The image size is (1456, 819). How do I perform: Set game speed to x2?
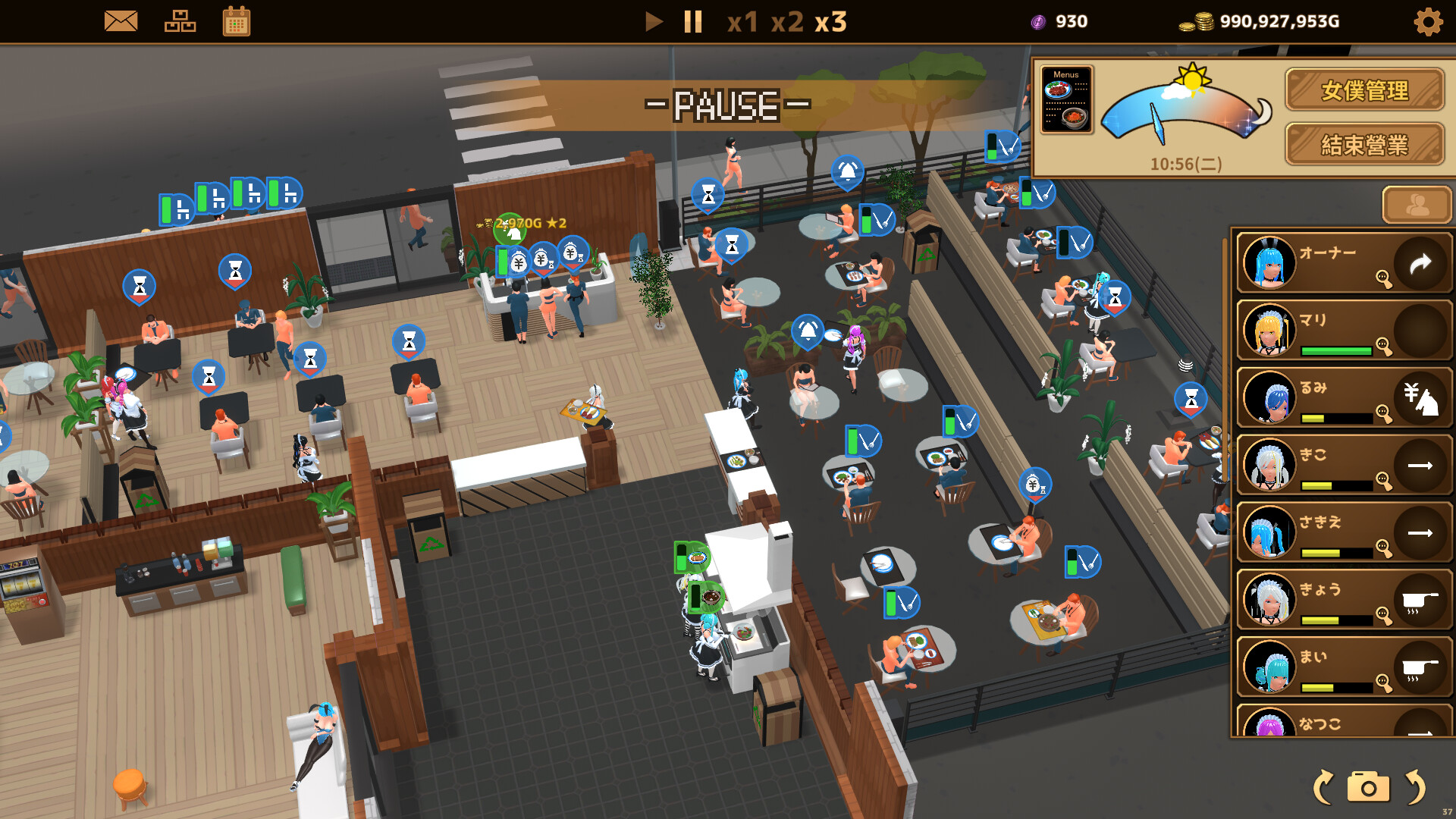pos(787,22)
